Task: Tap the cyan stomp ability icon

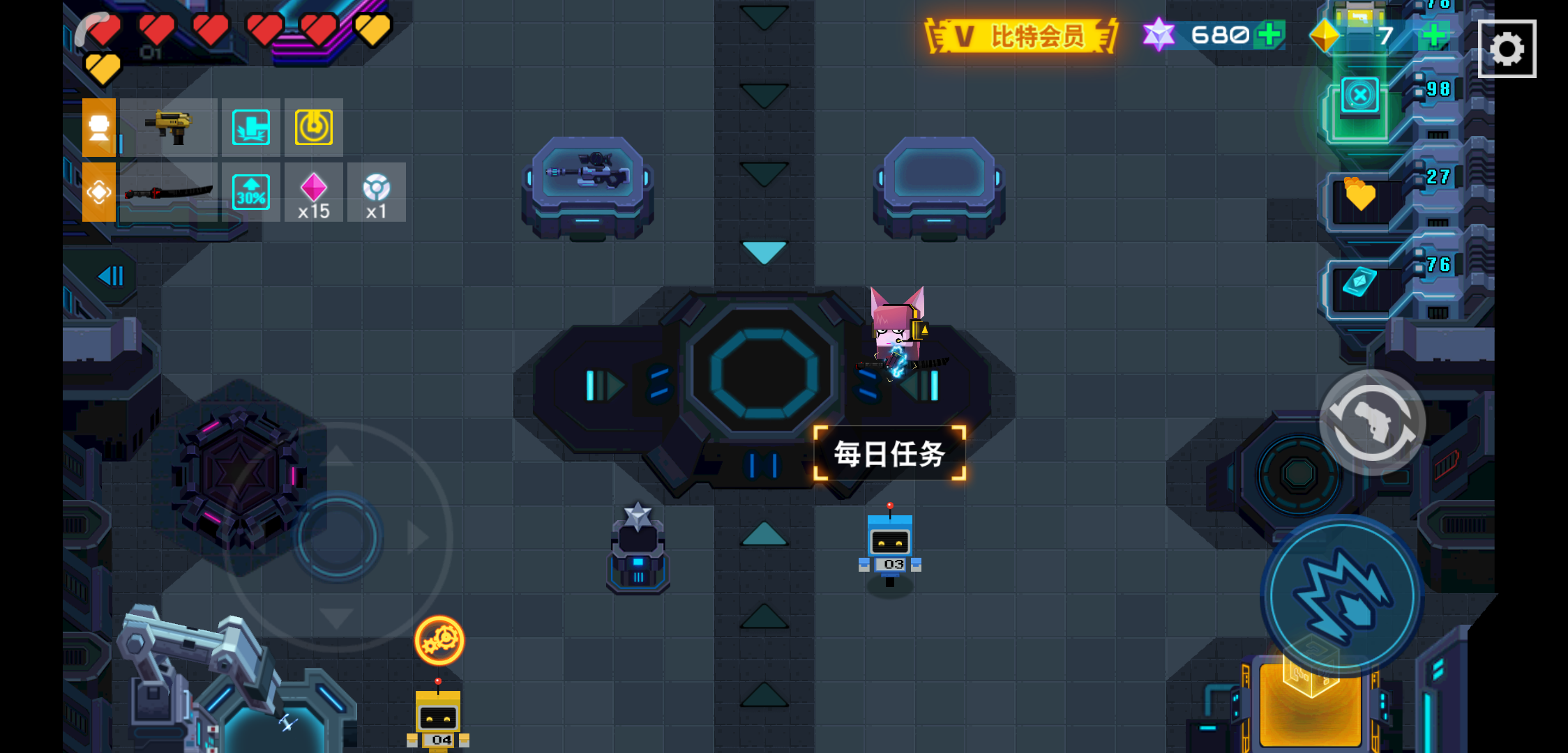Action: [x=250, y=127]
